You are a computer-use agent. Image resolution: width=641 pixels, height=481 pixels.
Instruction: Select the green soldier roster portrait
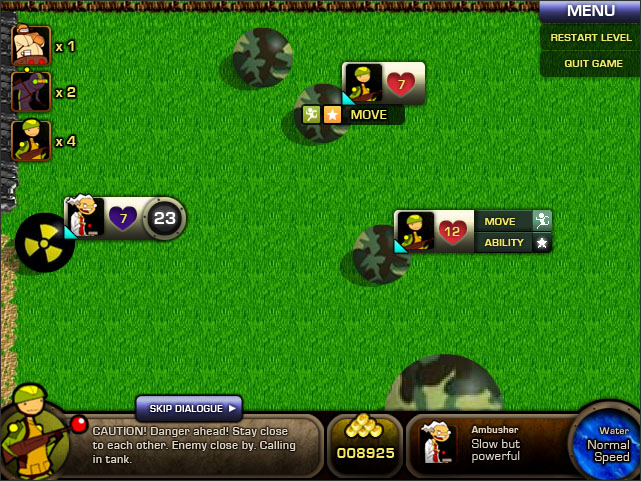(x=31, y=141)
